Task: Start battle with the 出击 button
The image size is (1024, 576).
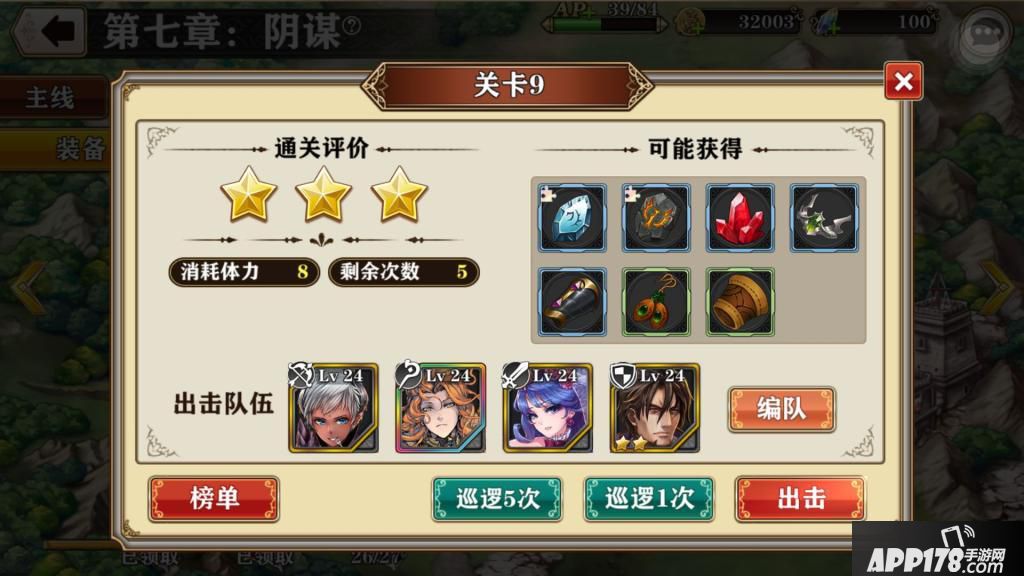Action: click(x=800, y=498)
